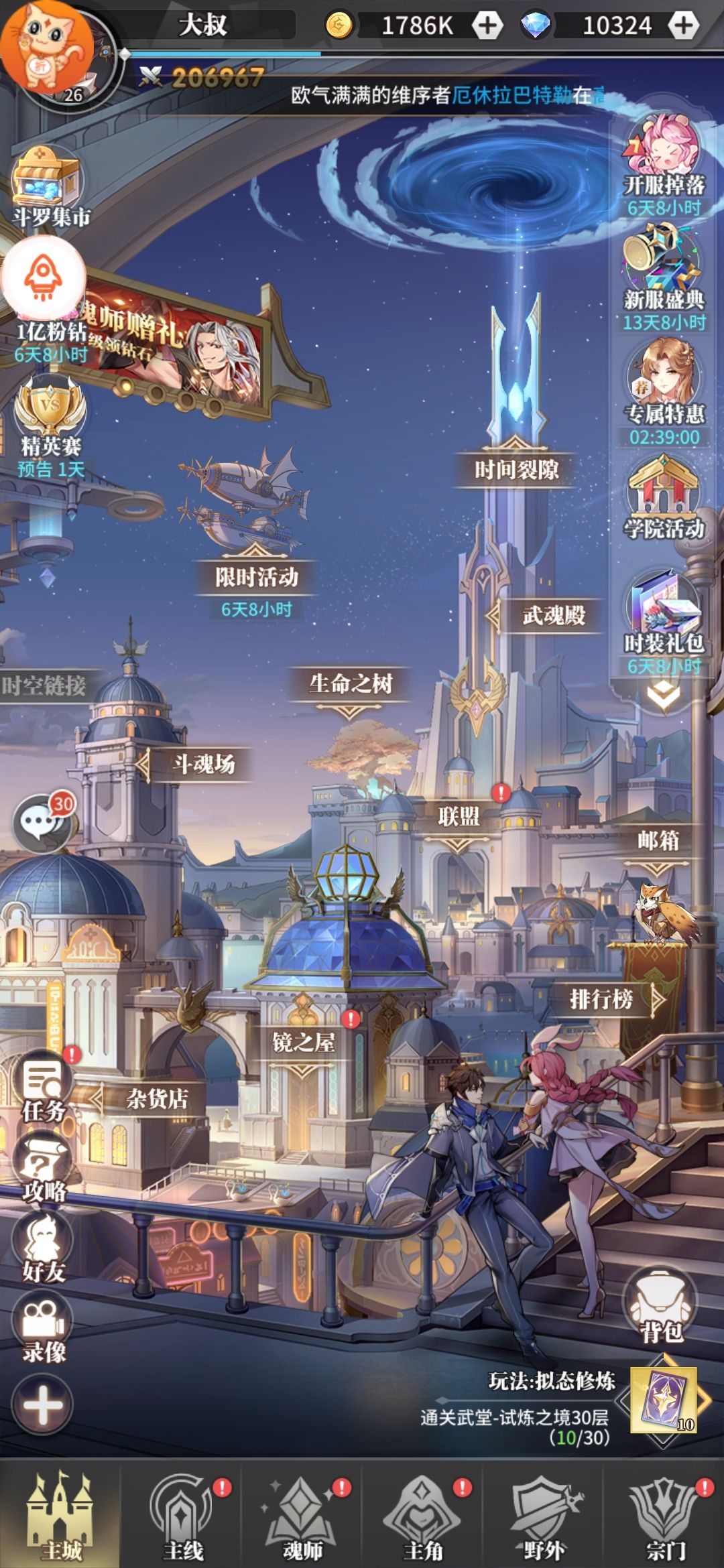Switch to the 魂师 tab
The width and height of the screenshot is (724, 1568).
tap(302, 1514)
